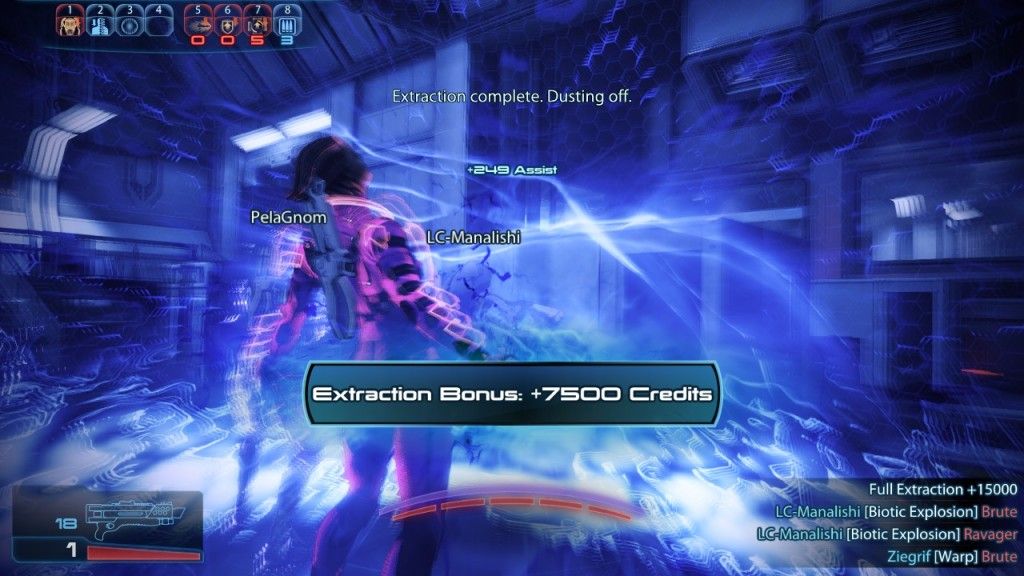Fire the missile launcher consumable in slot 5
This screenshot has height=576, width=1024.
tap(198, 22)
